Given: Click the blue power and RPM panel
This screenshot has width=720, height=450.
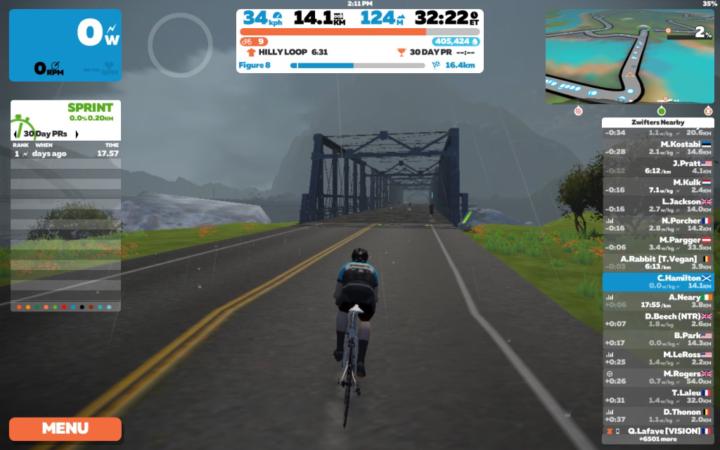Looking at the screenshot, I should pos(65,45).
